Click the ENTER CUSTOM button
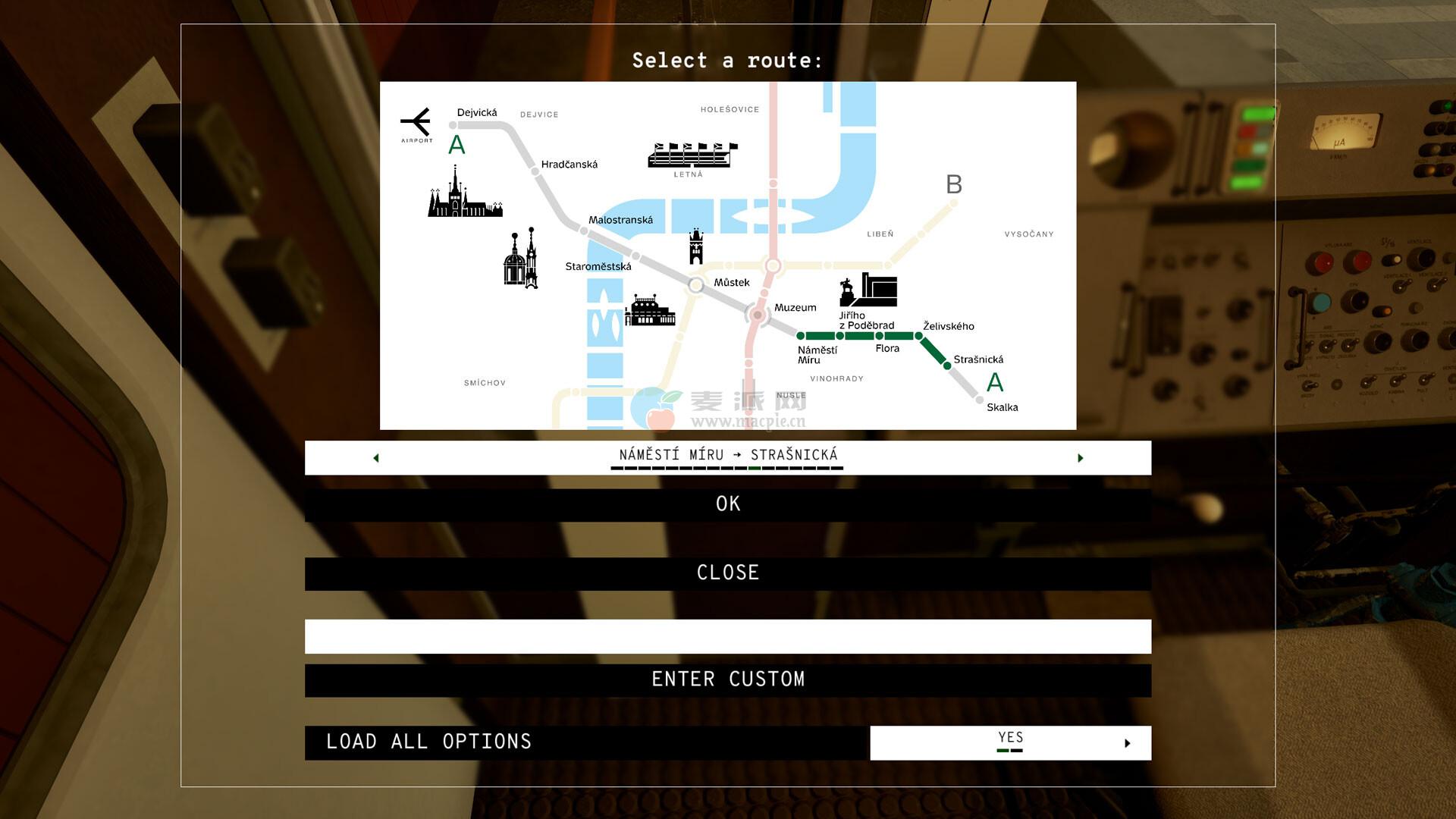The height and width of the screenshot is (819, 1456). (x=727, y=680)
